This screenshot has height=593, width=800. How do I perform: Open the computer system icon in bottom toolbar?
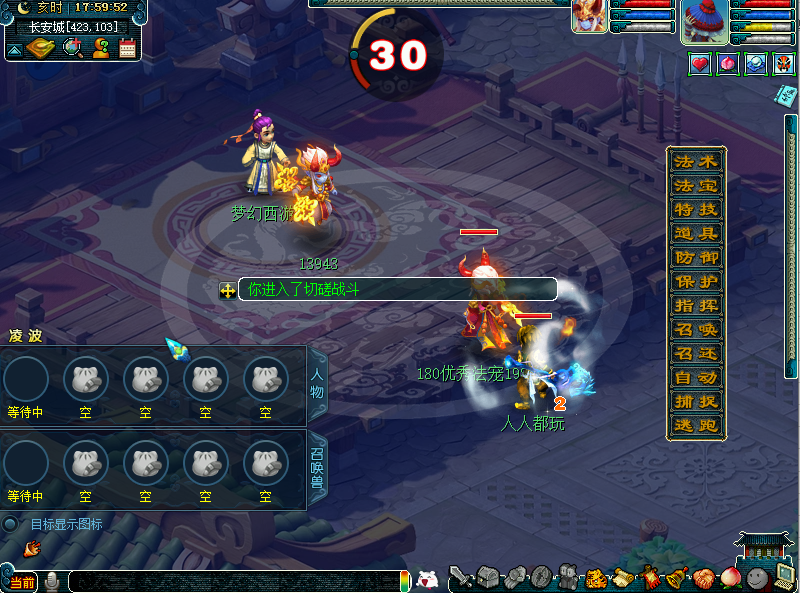coord(784,577)
